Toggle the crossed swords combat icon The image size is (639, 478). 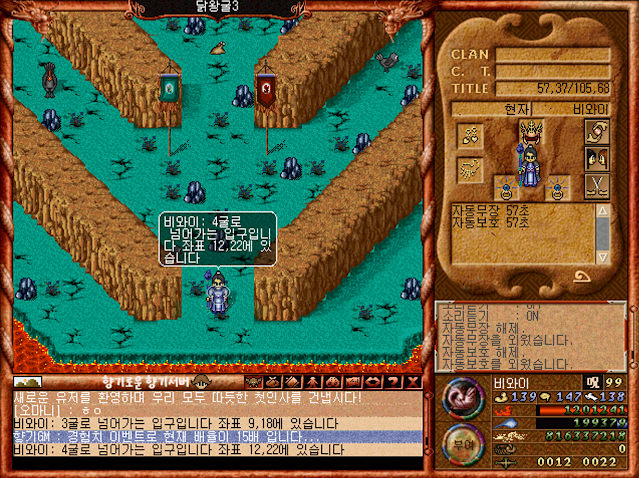[596, 186]
